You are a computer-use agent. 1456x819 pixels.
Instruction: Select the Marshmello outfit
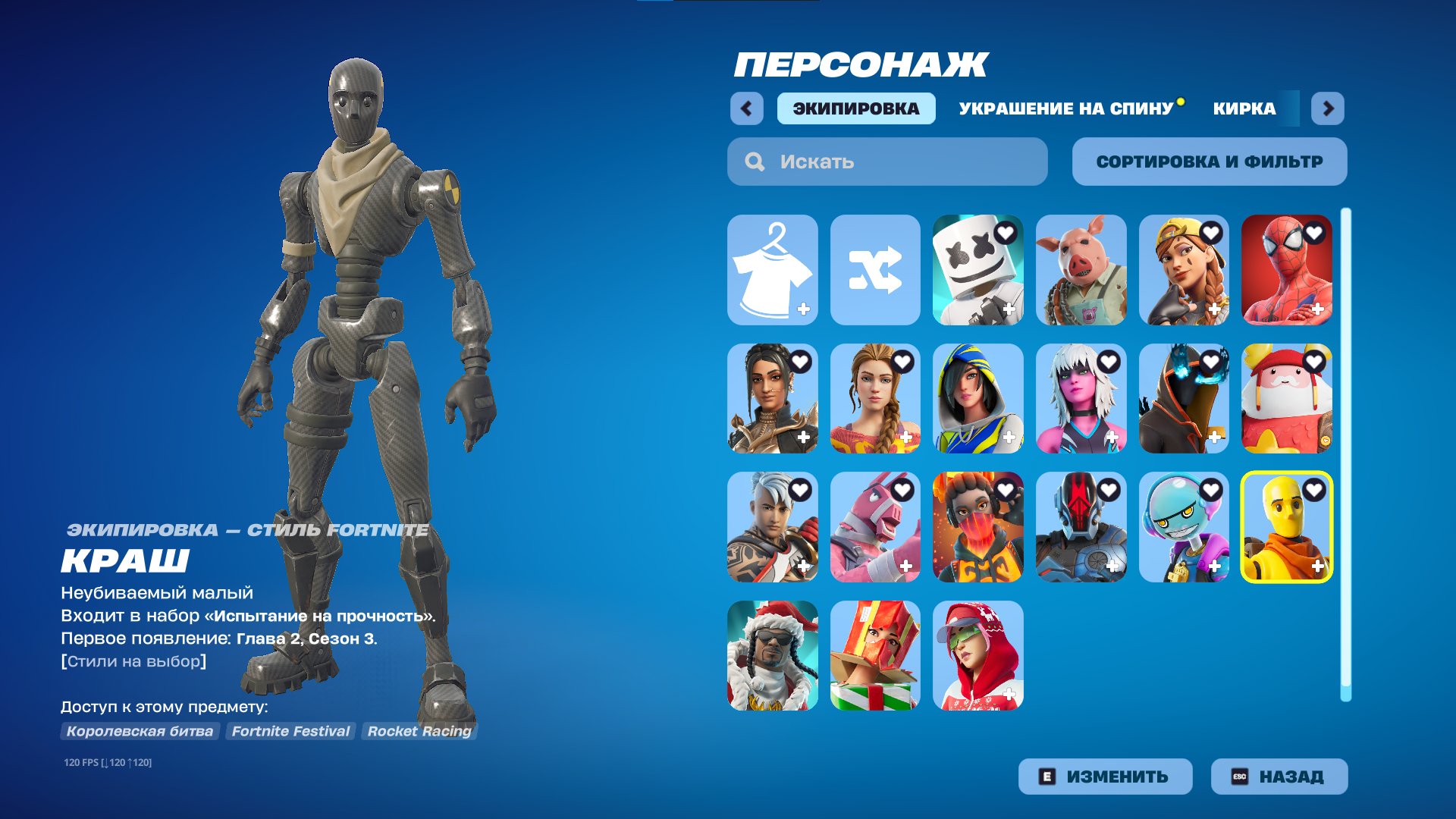pos(978,271)
